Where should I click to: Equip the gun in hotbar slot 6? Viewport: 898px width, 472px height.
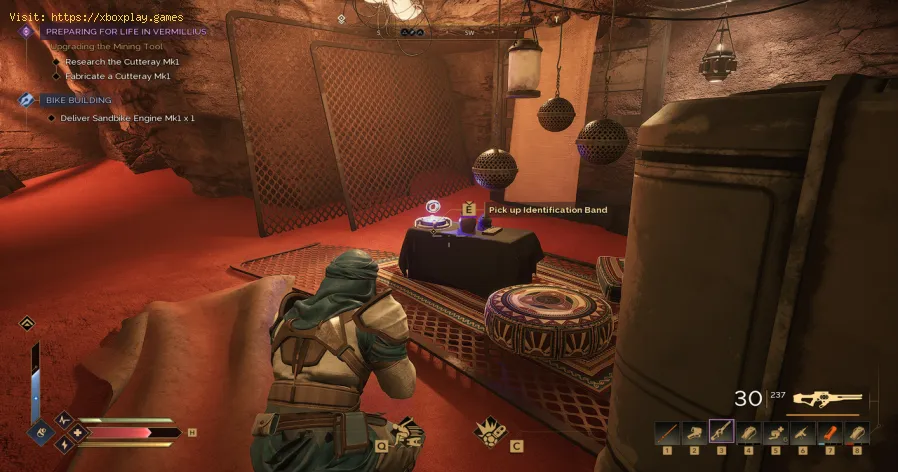(803, 432)
